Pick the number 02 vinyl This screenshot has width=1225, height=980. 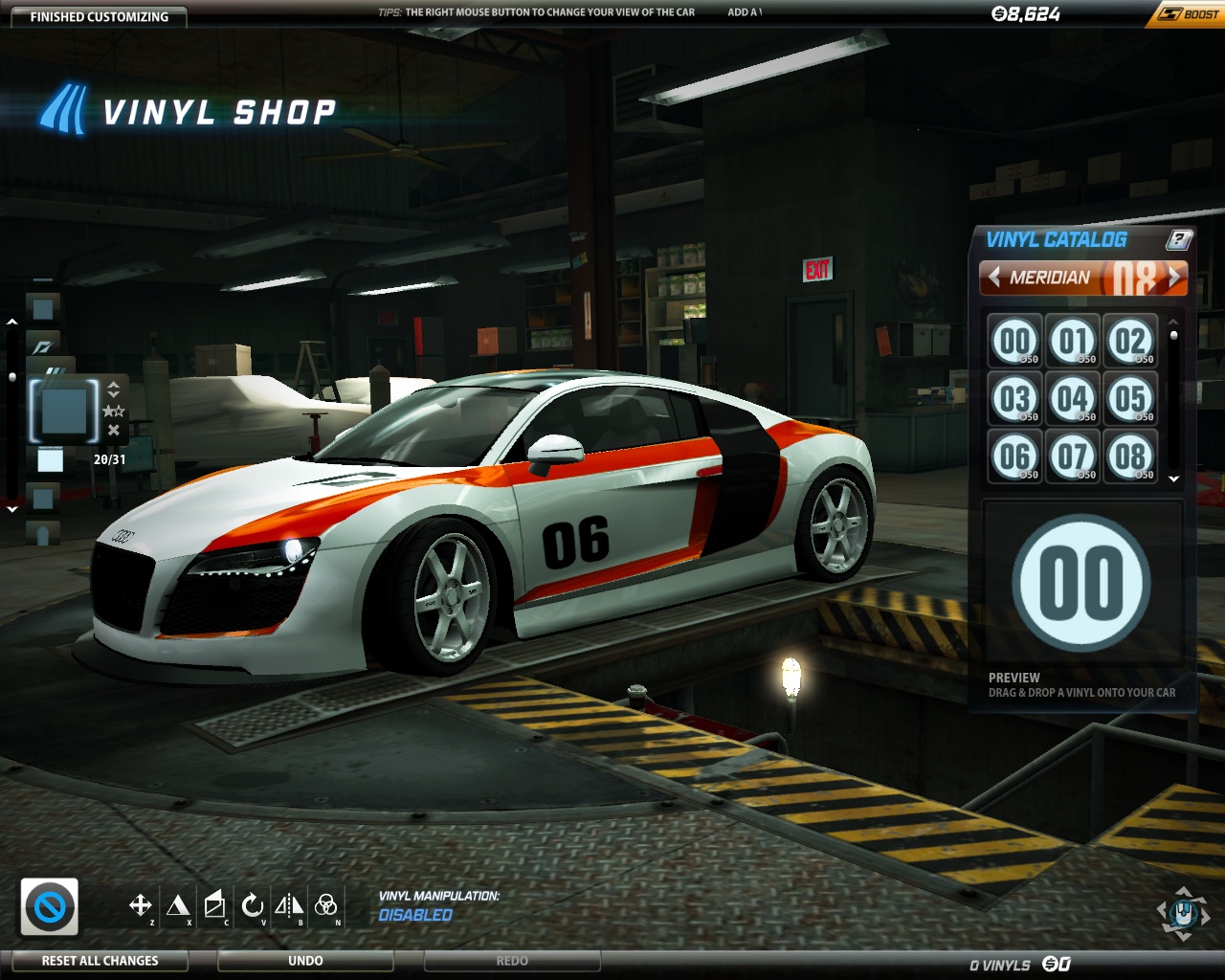1130,341
